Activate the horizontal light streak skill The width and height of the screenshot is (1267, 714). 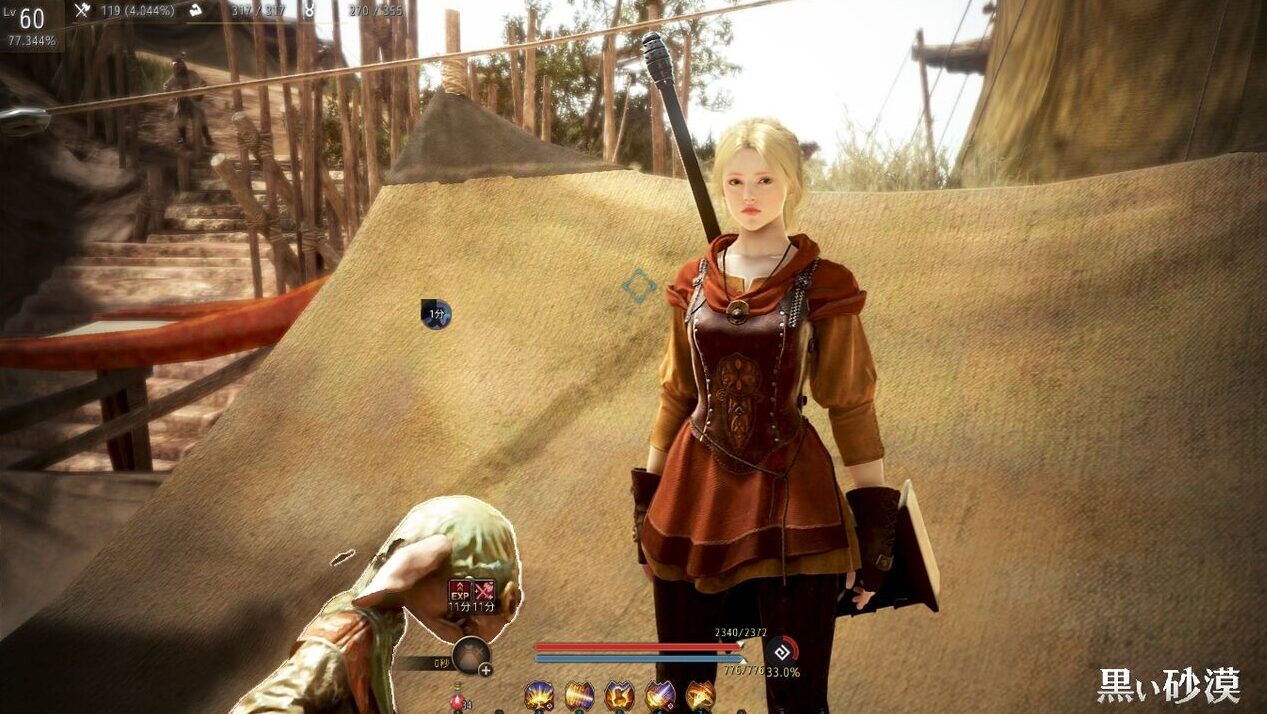(579, 695)
